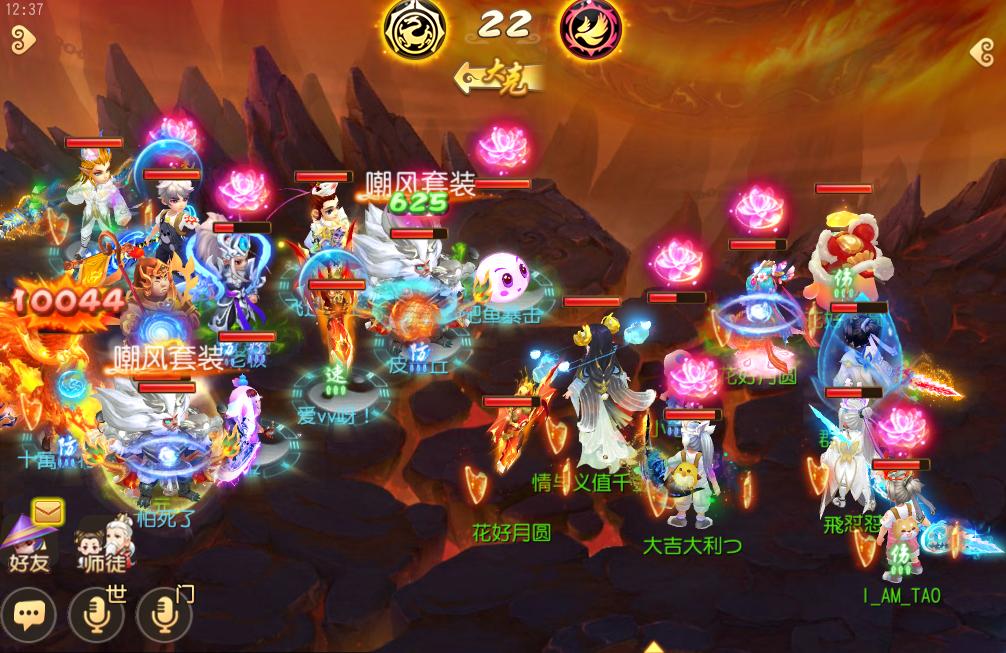Click the top-right swirl arrow button
The width and height of the screenshot is (1006, 653).
pyautogui.click(x=982, y=52)
